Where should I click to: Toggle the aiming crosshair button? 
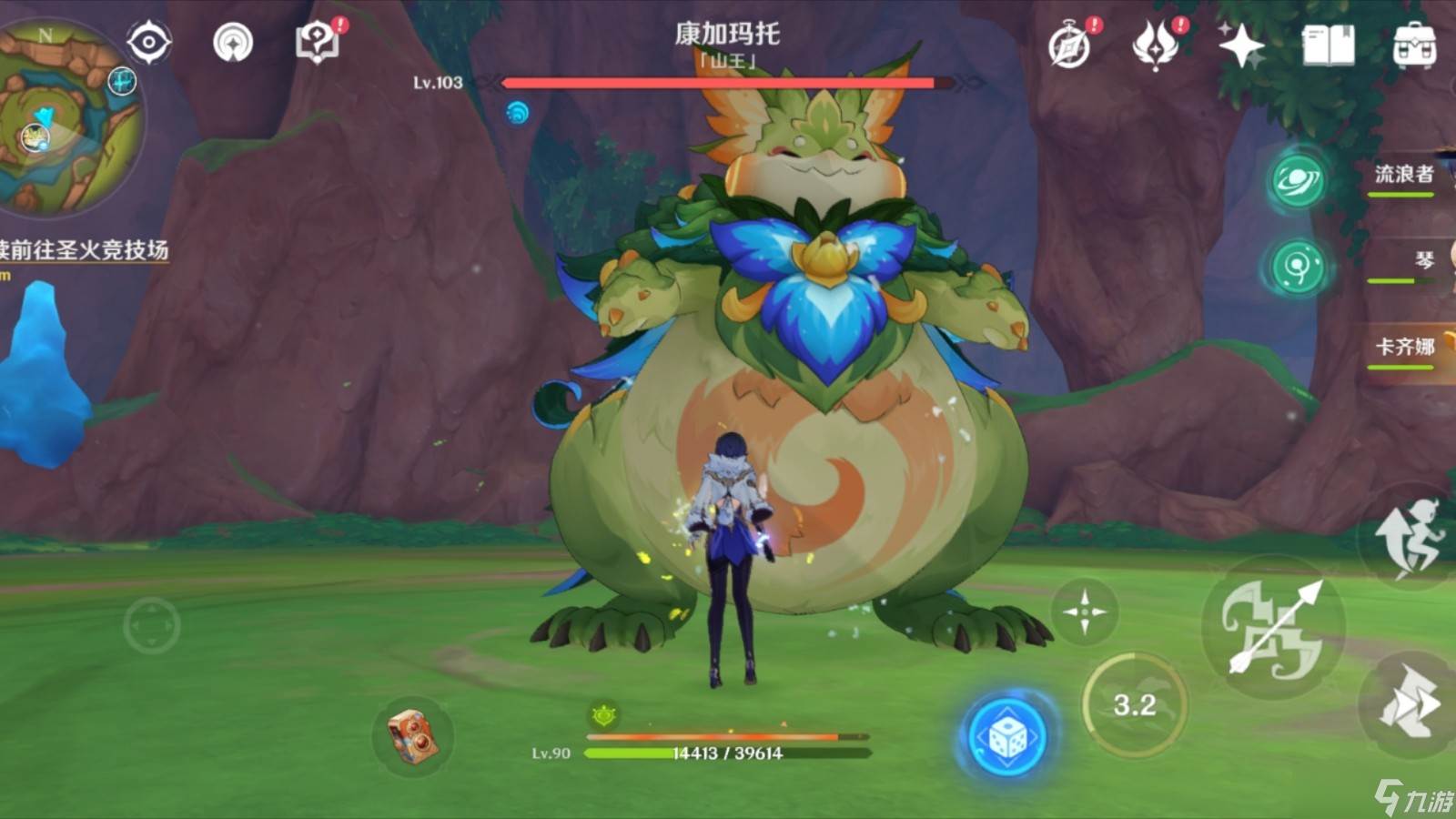[1084, 612]
